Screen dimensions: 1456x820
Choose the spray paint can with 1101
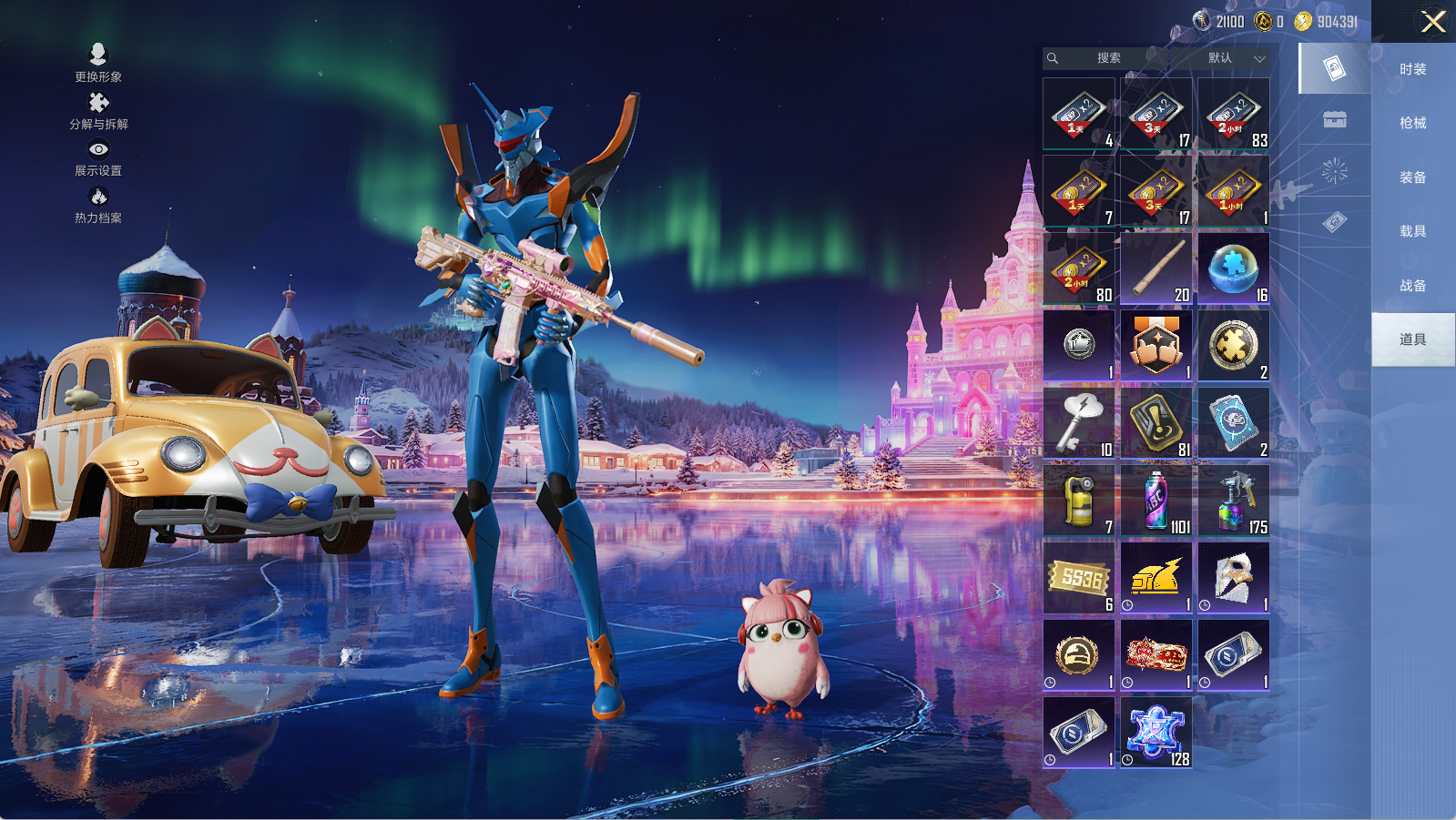tap(1156, 501)
